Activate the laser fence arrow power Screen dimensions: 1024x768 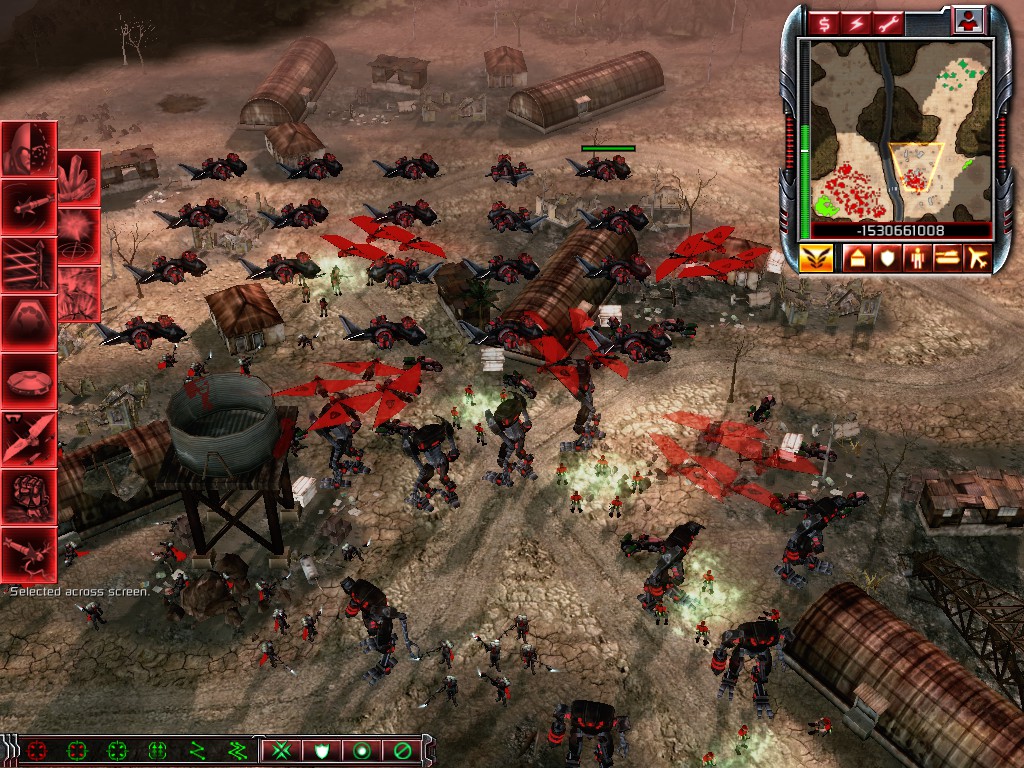(28, 264)
